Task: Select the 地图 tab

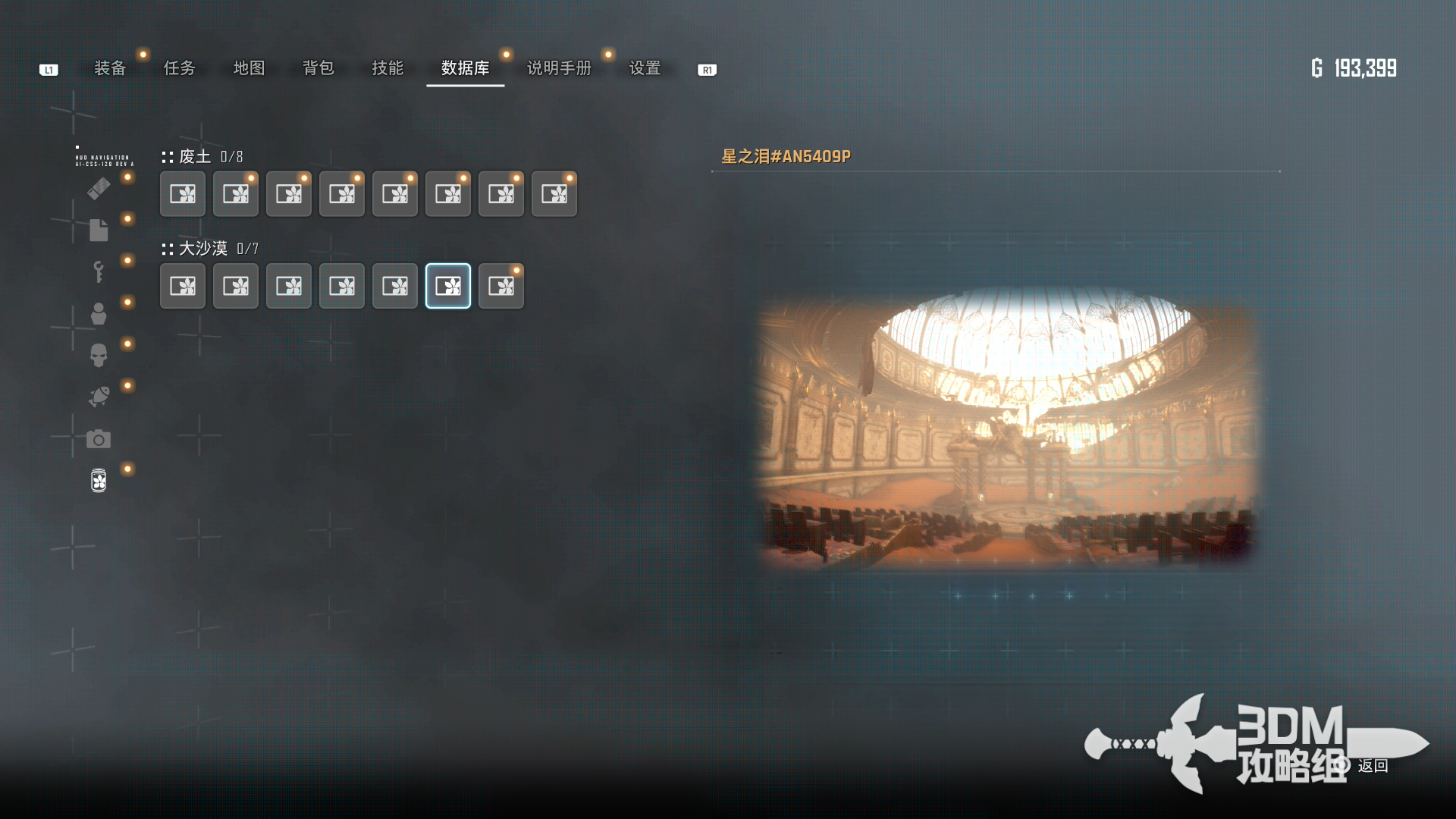Action: pyautogui.click(x=249, y=68)
